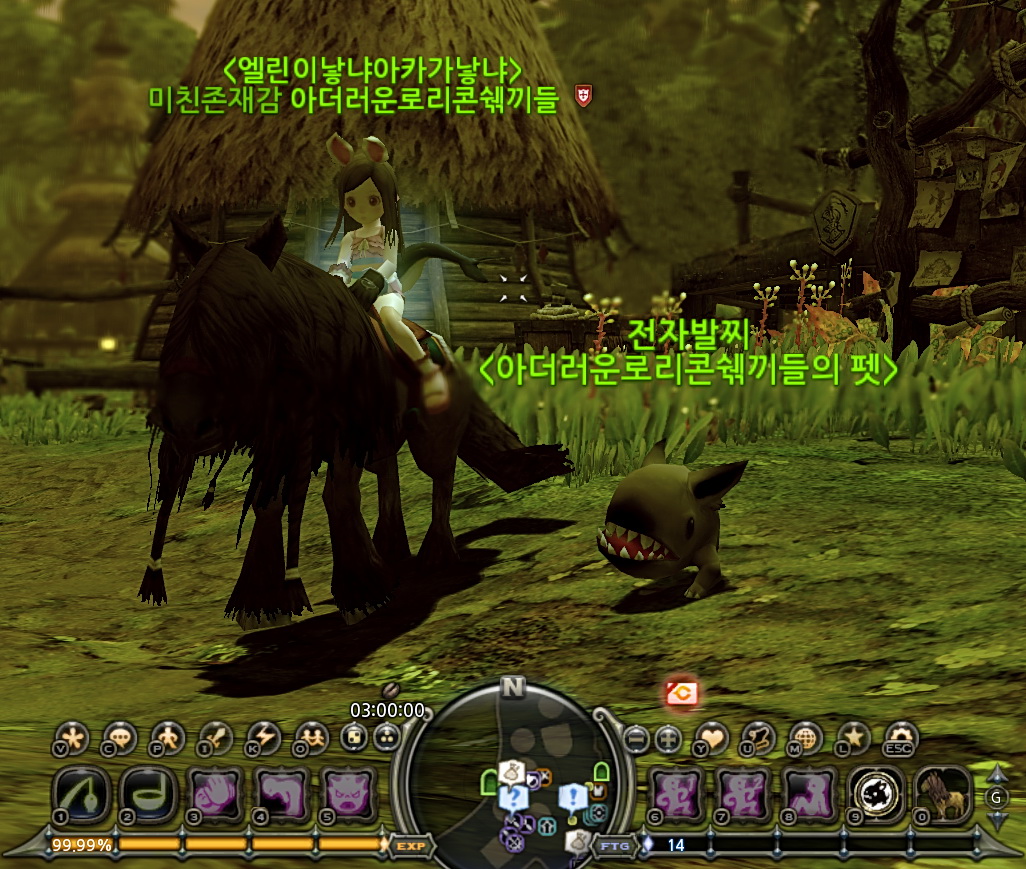Select the purple flexing arm skill
The image size is (1026, 869).
click(282, 794)
